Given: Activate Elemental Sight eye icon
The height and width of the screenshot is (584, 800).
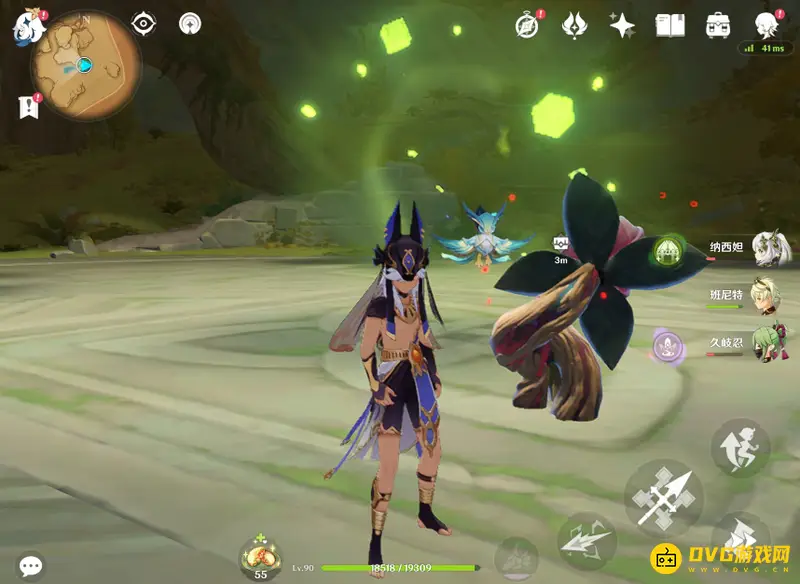Looking at the screenshot, I should (x=144, y=23).
